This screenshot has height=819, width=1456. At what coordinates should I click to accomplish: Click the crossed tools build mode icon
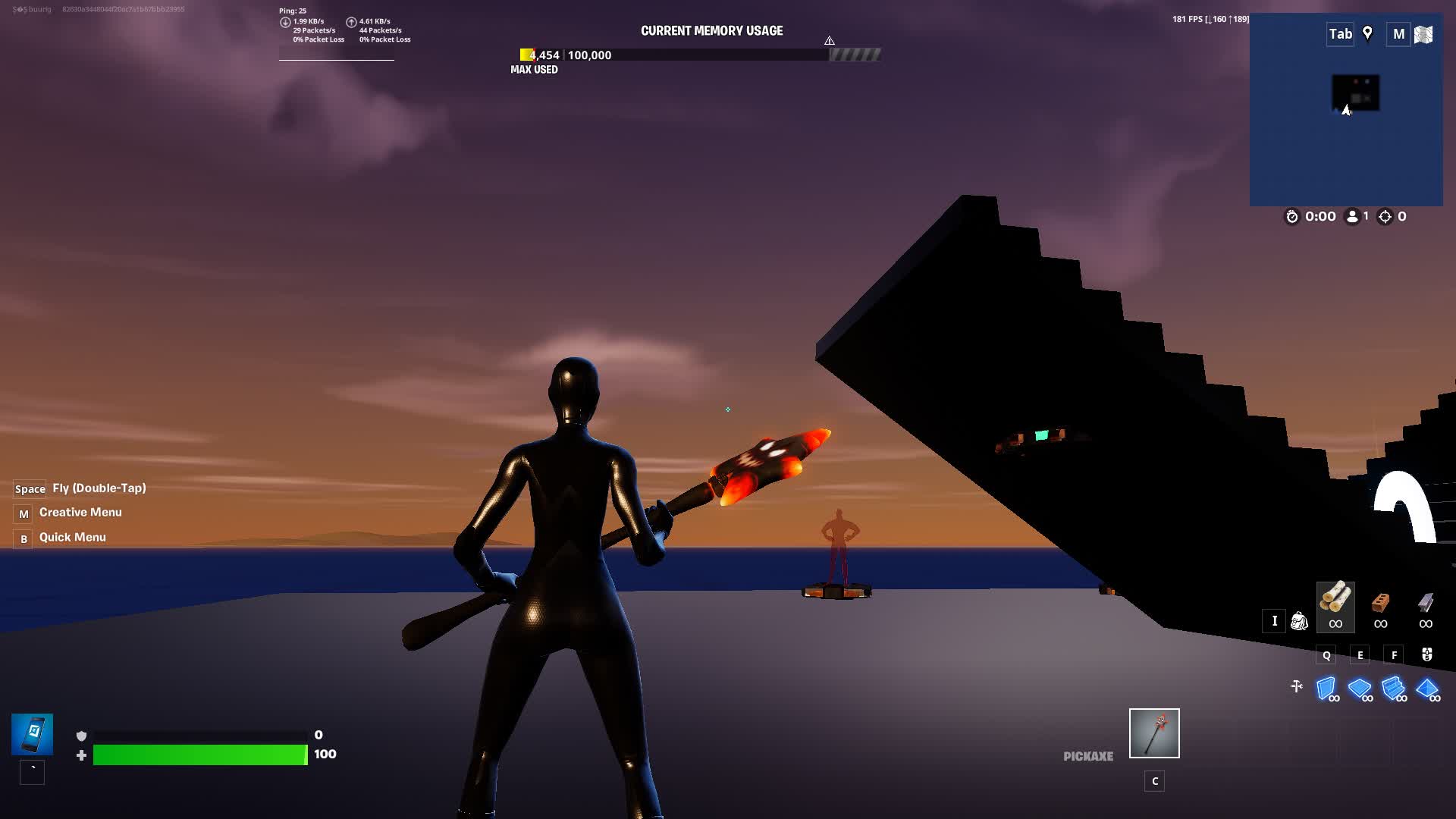pos(1297,686)
